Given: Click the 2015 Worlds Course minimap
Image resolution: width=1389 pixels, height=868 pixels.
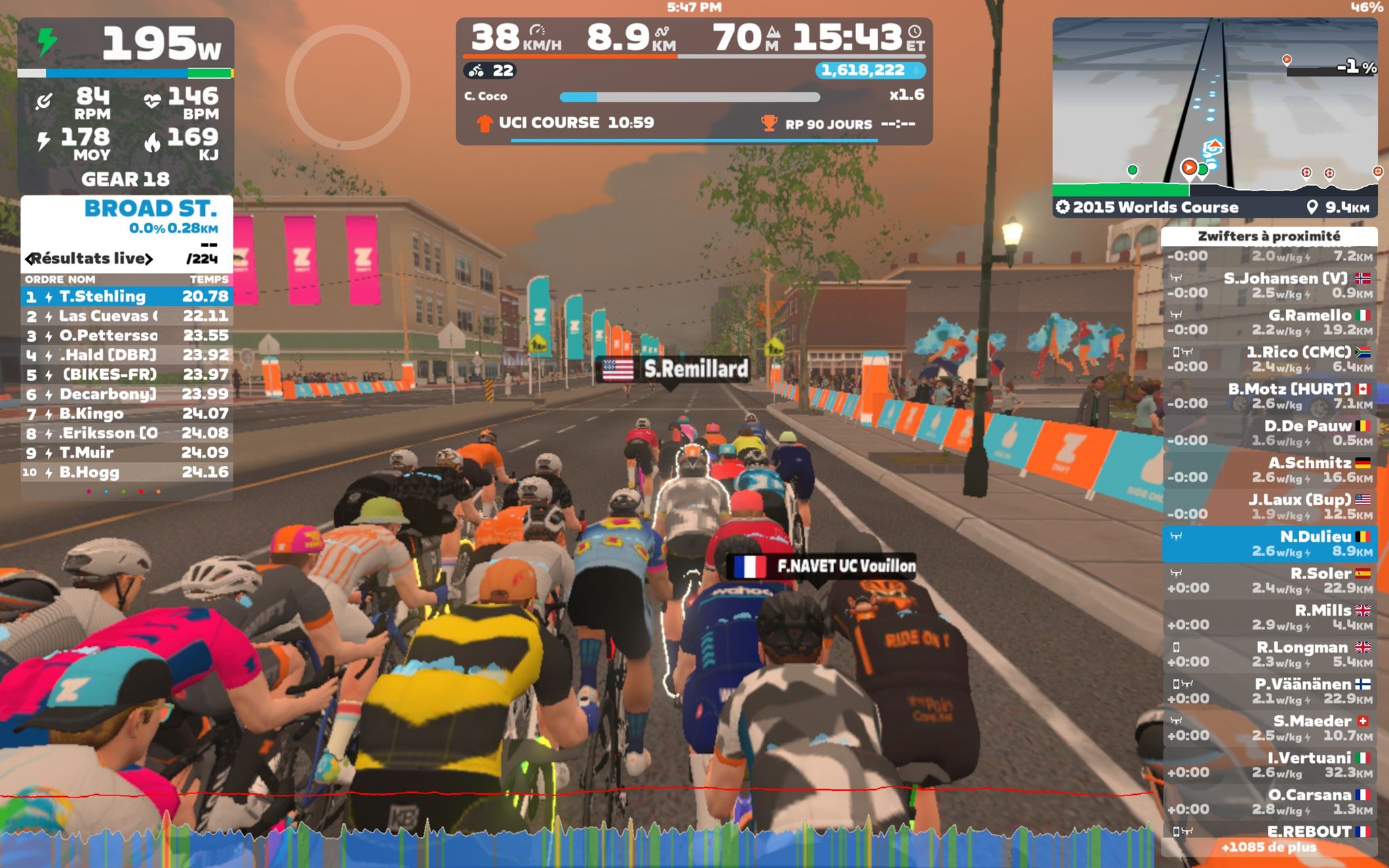Looking at the screenshot, I should pos(1214,108).
